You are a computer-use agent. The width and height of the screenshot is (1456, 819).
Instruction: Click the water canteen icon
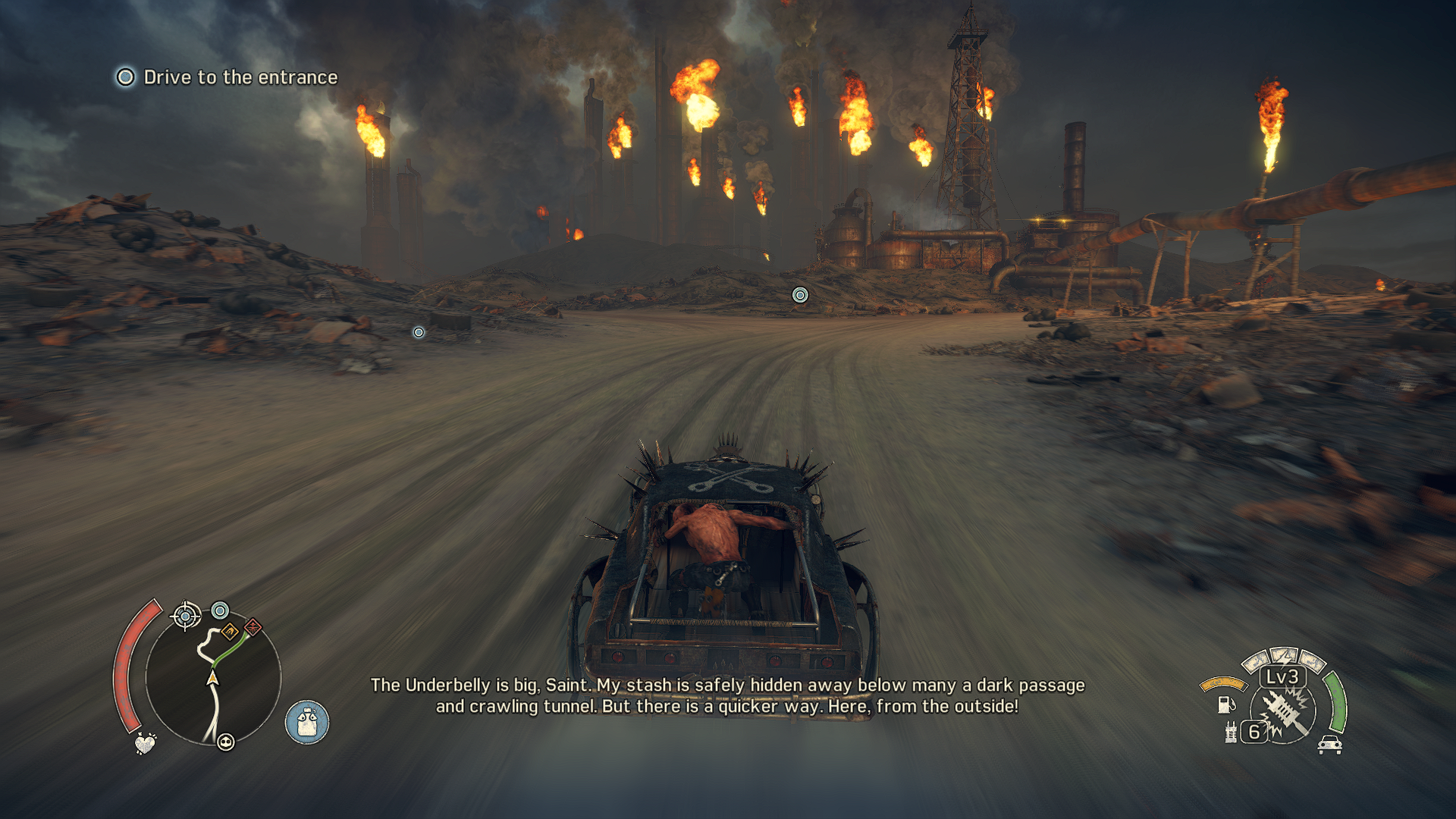[307, 722]
